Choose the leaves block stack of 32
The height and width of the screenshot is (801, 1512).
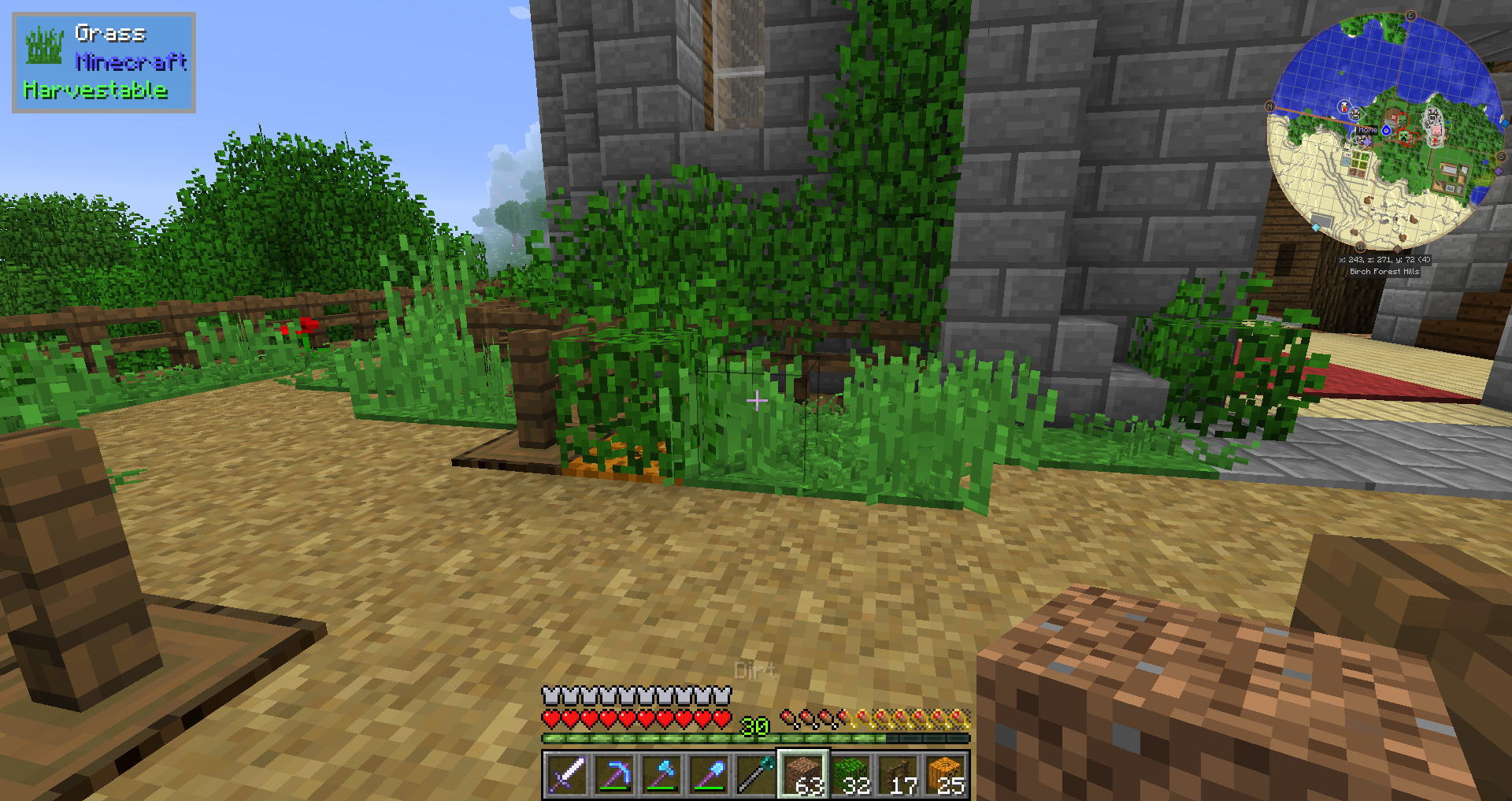(851, 774)
